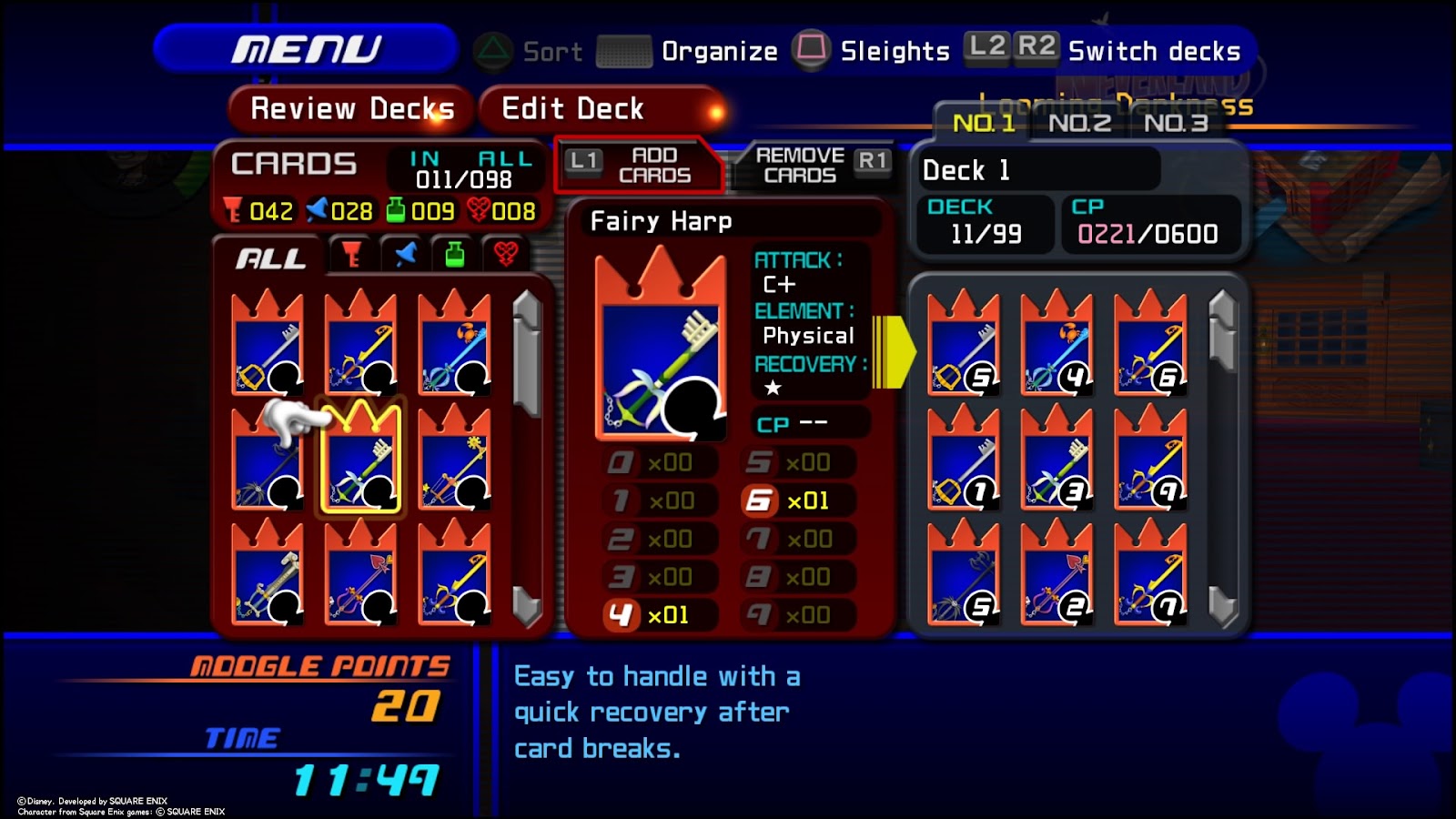Select the highlighted value 4 entry
The width and height of the screenshot is (1456, 819).
tap(621, 615)
